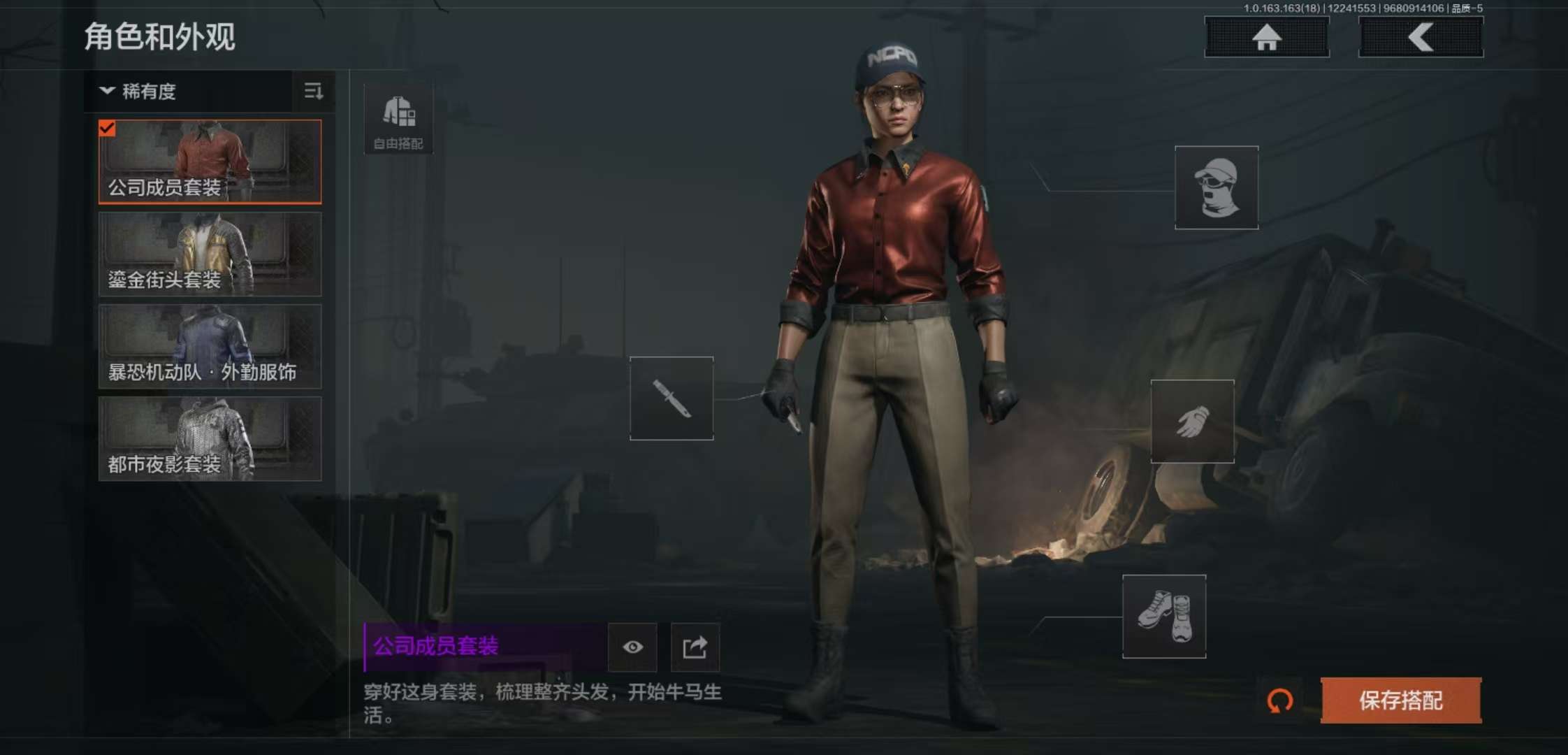Select the 暴恐机动队·外勤服饰 outfit entry
The width and height of the screenshot is (1568, 755).
(209, 347)
